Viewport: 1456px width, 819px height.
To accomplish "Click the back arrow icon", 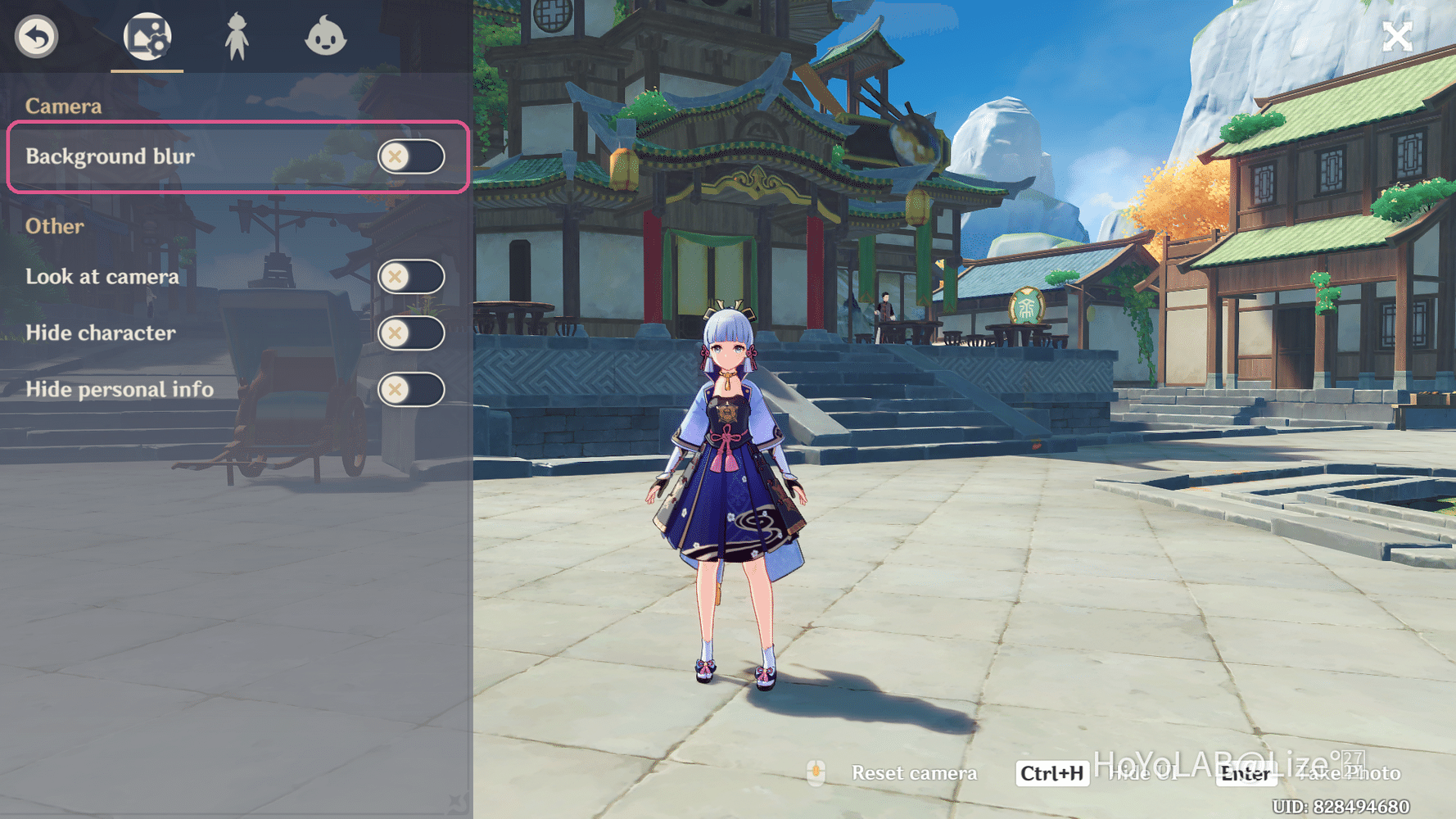I will (36, 36).
